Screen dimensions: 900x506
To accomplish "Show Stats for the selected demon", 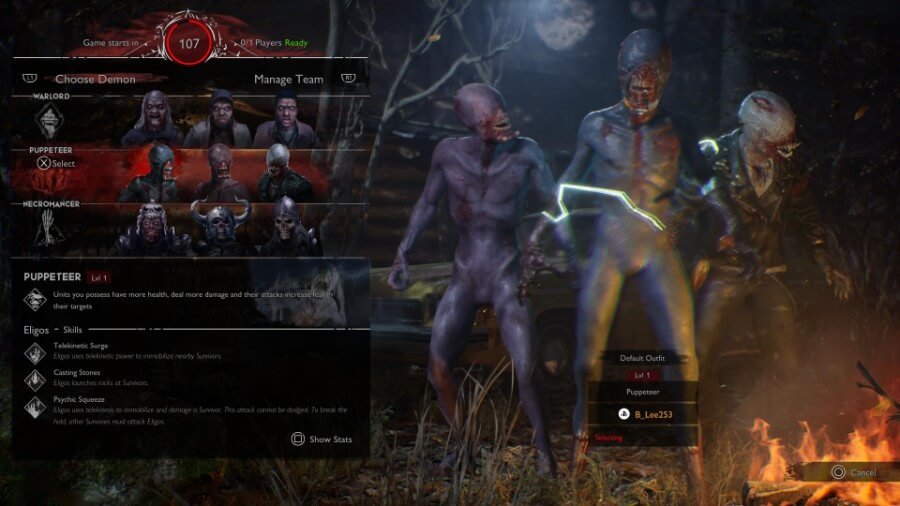I will pos(322,439).
